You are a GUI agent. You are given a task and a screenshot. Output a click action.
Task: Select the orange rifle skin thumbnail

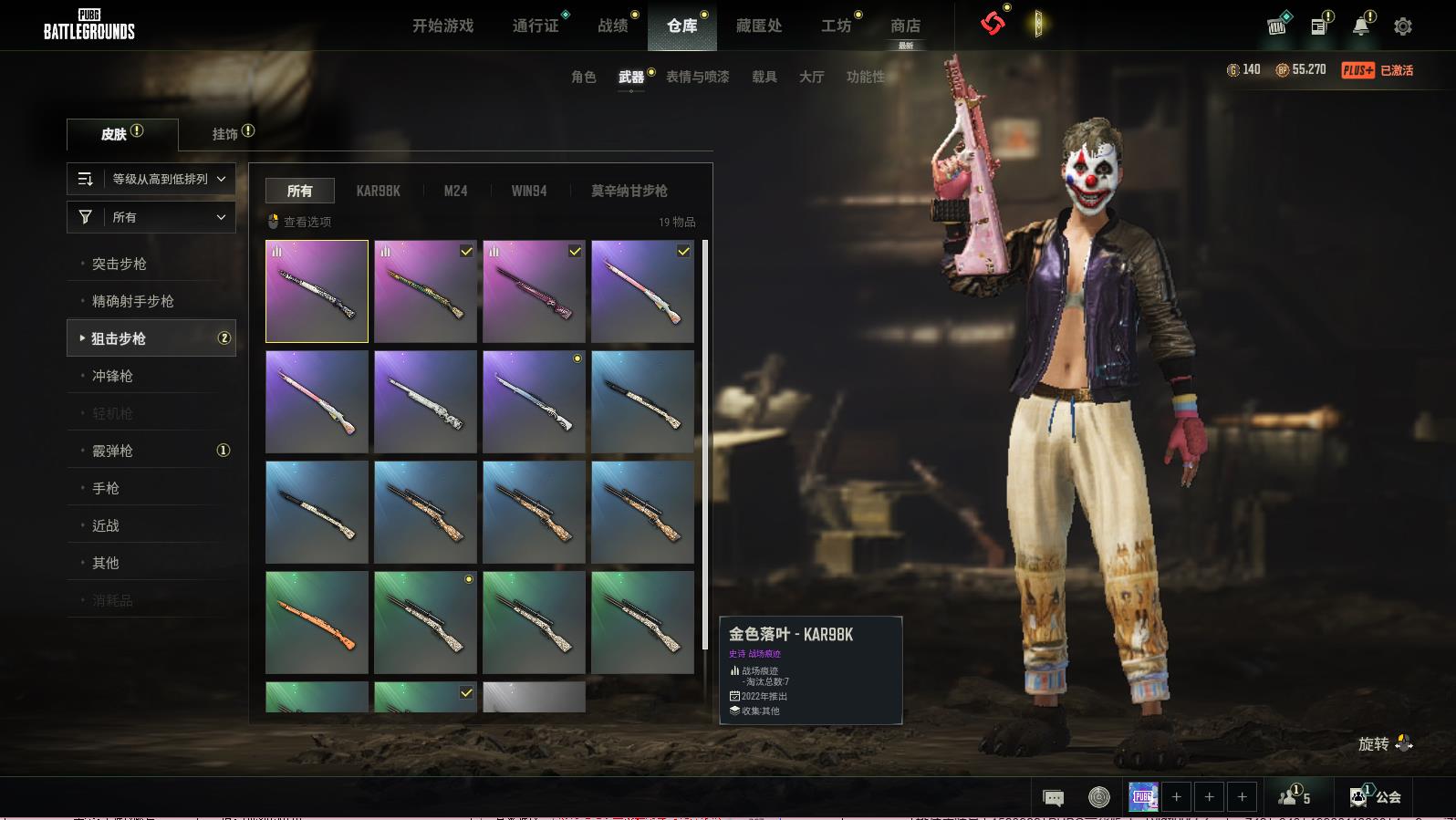317,622
